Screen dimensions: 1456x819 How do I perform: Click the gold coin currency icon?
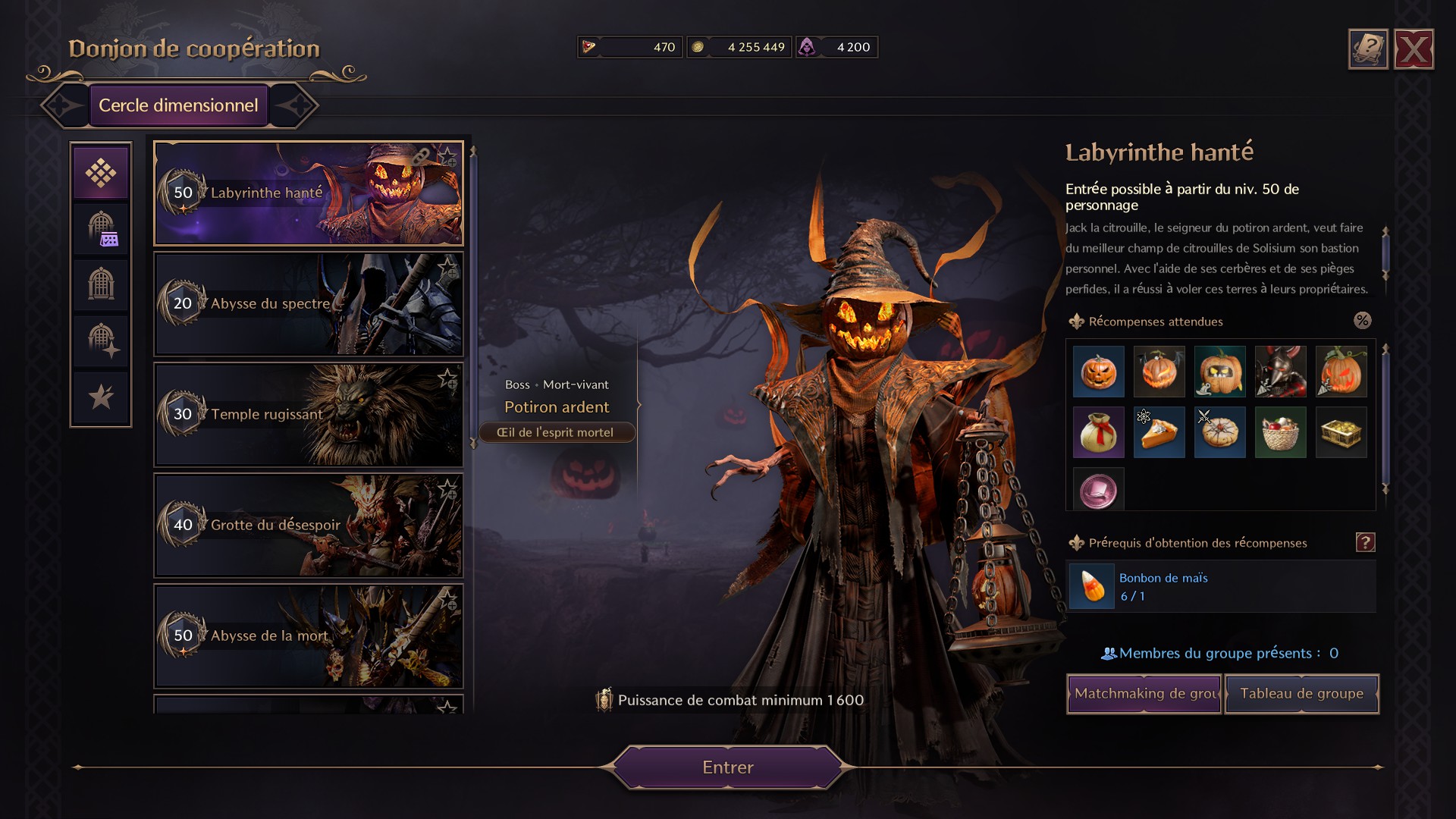click(700, 46)
